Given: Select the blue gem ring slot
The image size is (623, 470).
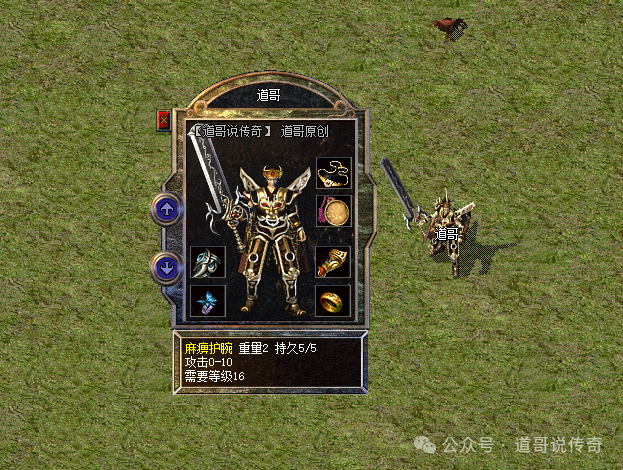Looking at the screenshot, I should click(207, 300).
